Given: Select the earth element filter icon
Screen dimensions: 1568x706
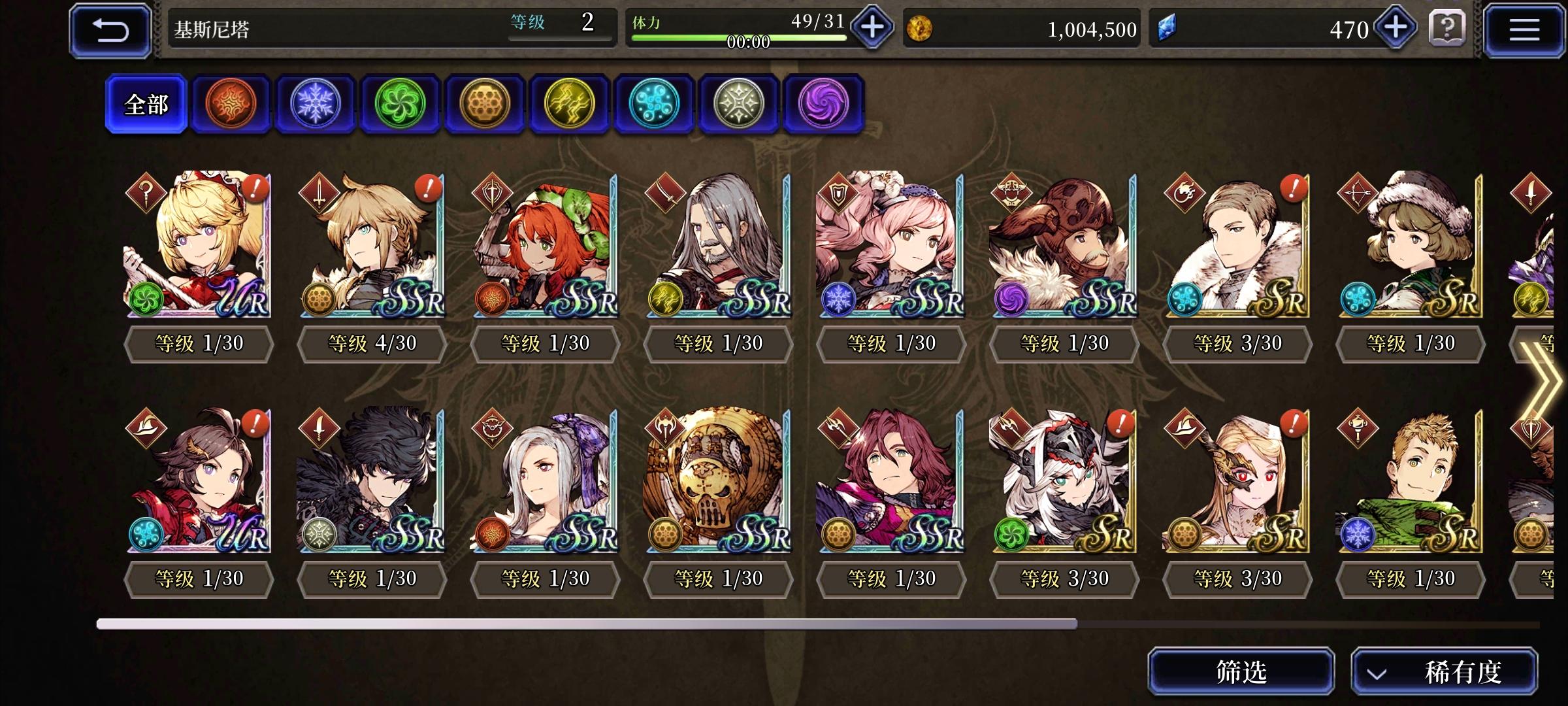Looking at the screenshot, I should pyautogui.click(x=485, y=103).
